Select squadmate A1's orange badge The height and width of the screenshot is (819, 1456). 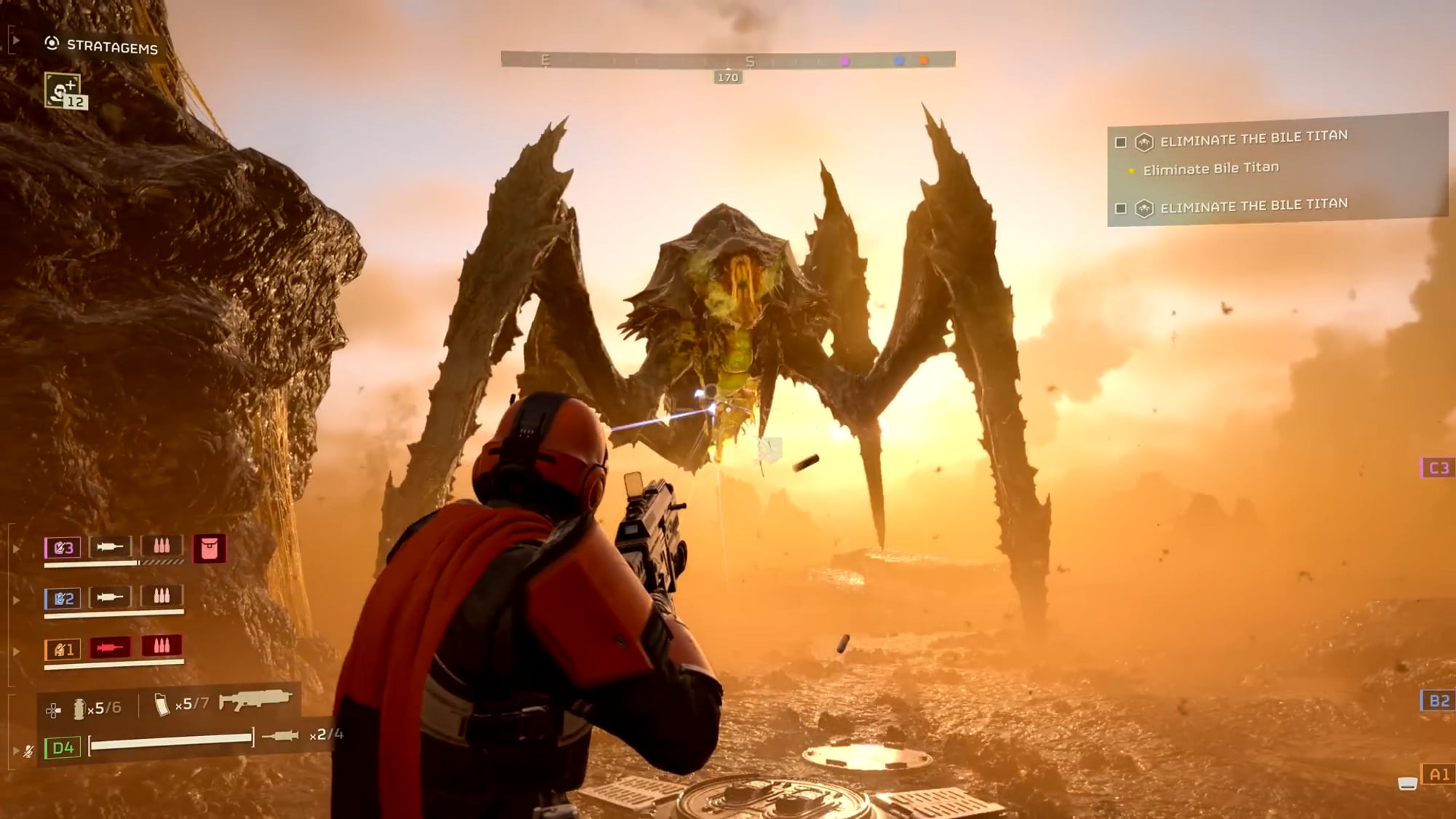click(63, 649)
